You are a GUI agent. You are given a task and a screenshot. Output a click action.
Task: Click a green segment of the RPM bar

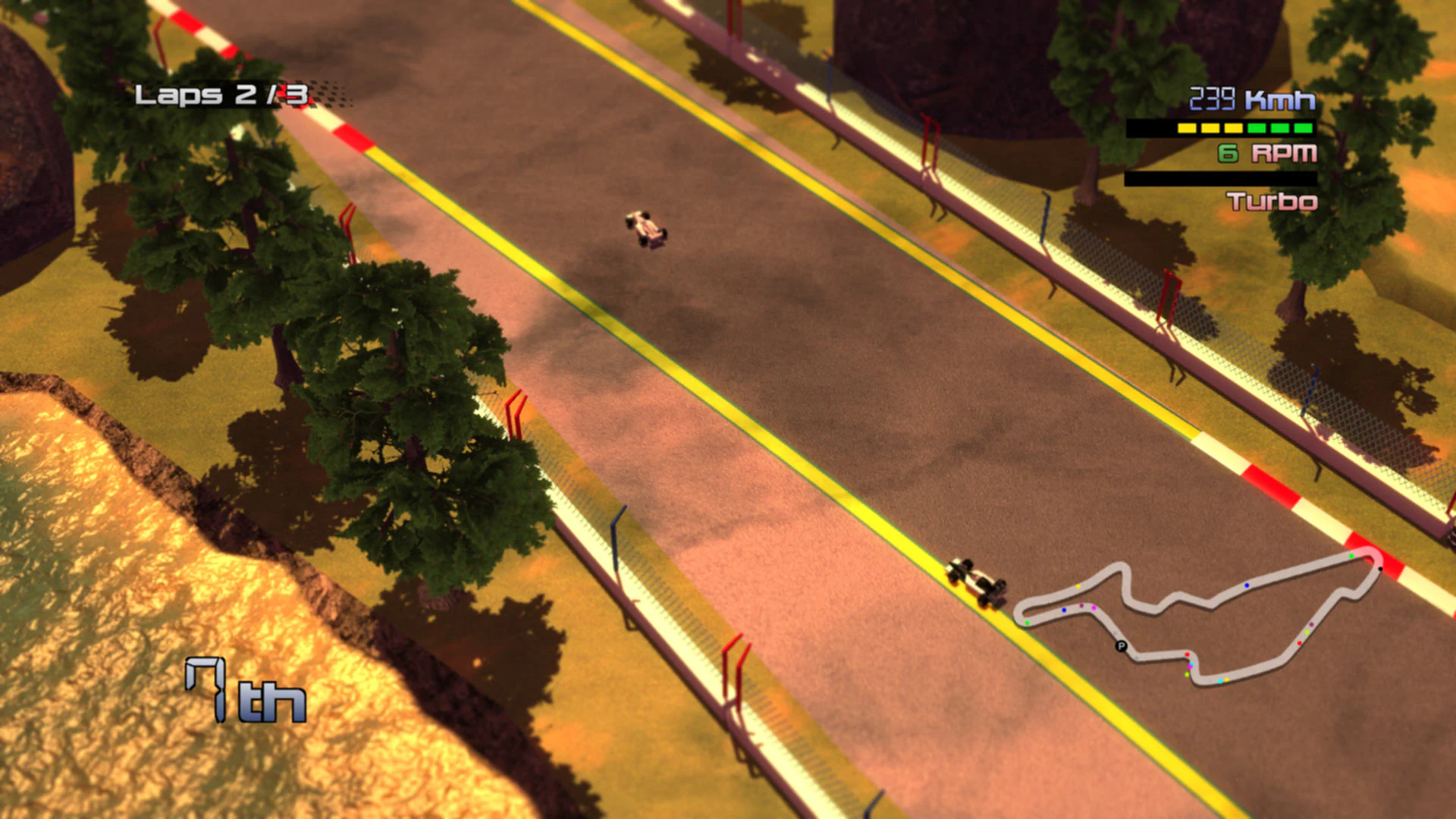(x=1279, y=128)
